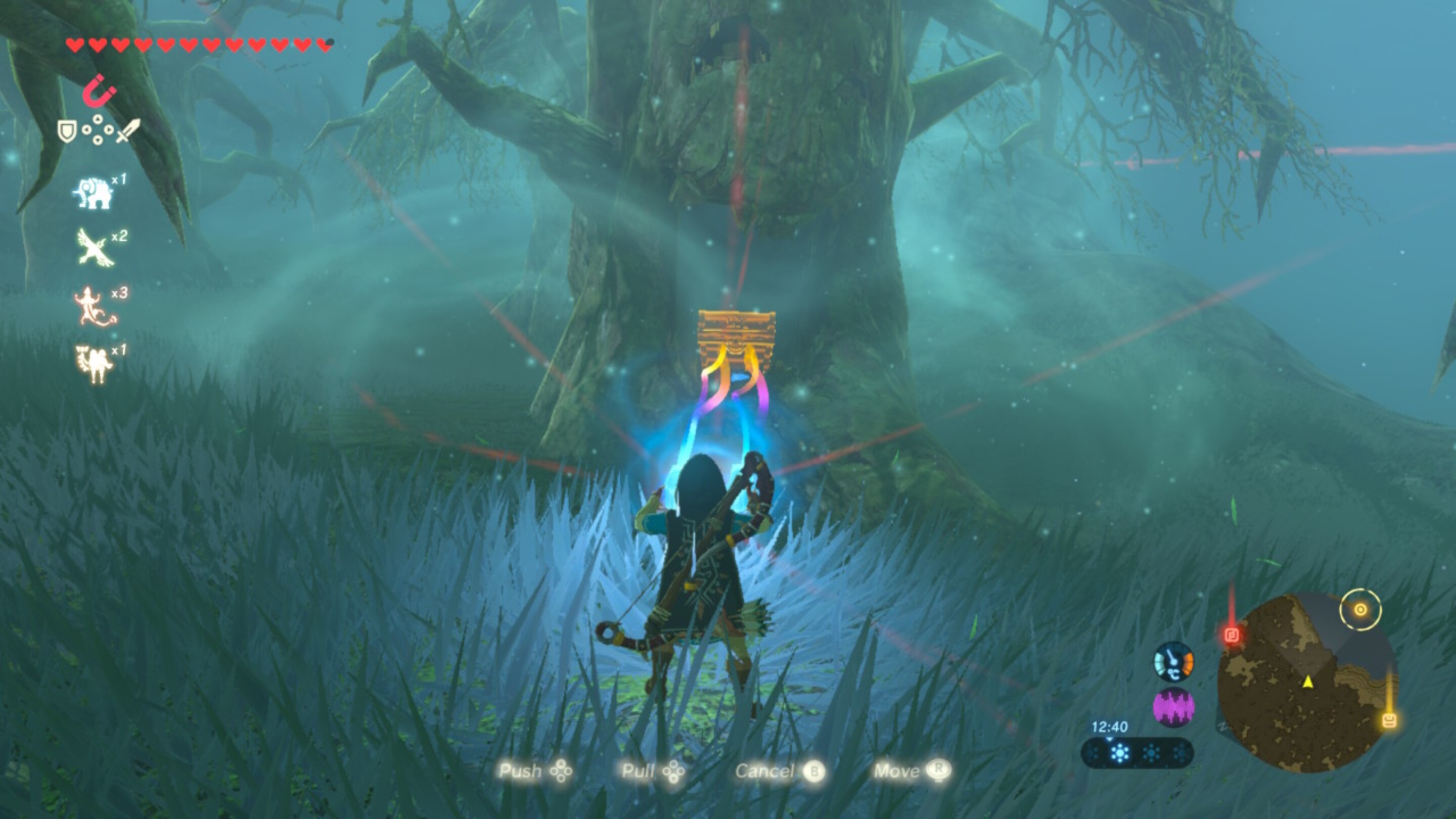This screenshot has width=1456, height=819.
Task: Click the purple noise meter indicator
Action: 1173,707
